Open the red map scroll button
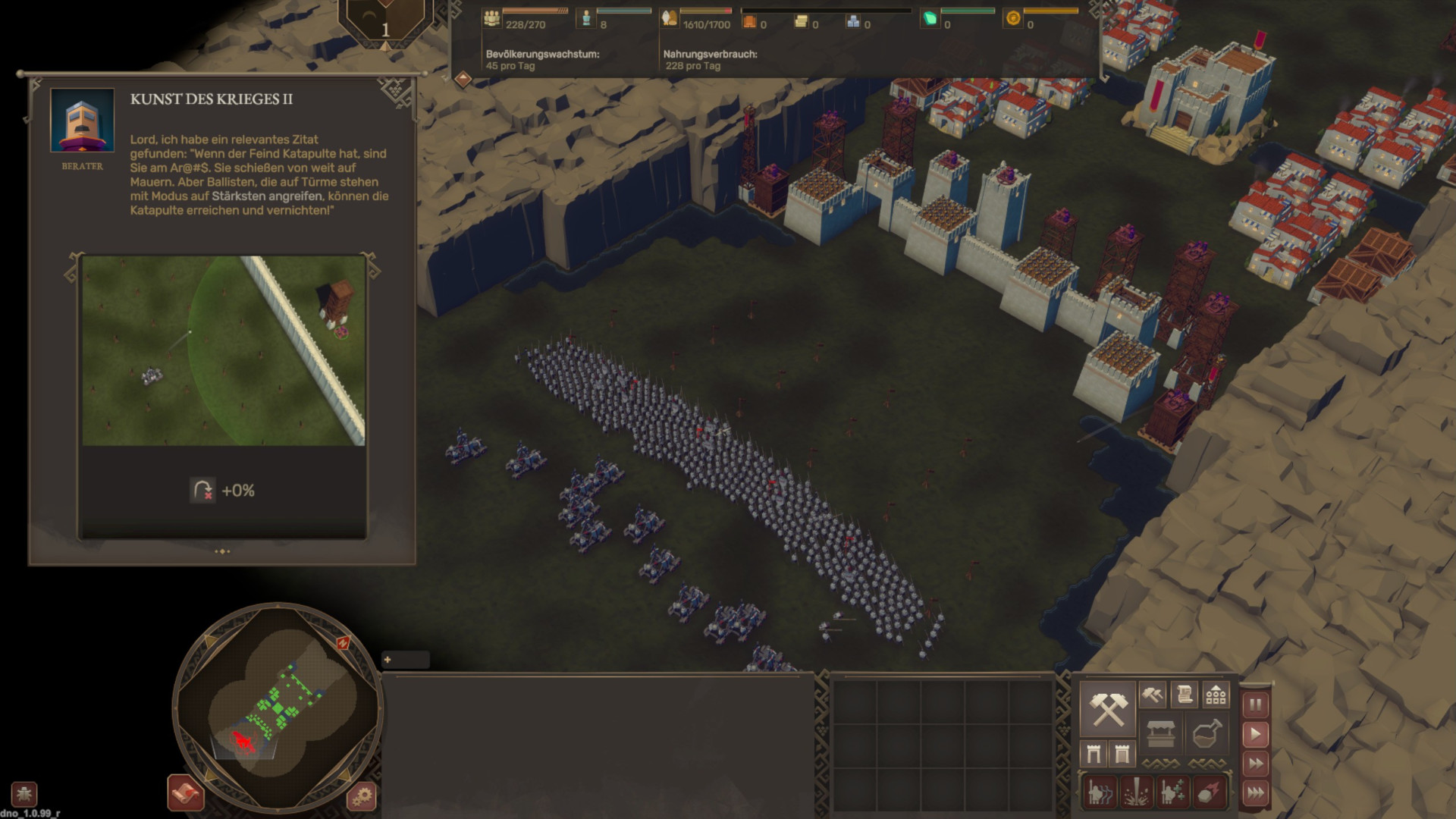Screen dimensions: 1456x819 tap(185, 793)
